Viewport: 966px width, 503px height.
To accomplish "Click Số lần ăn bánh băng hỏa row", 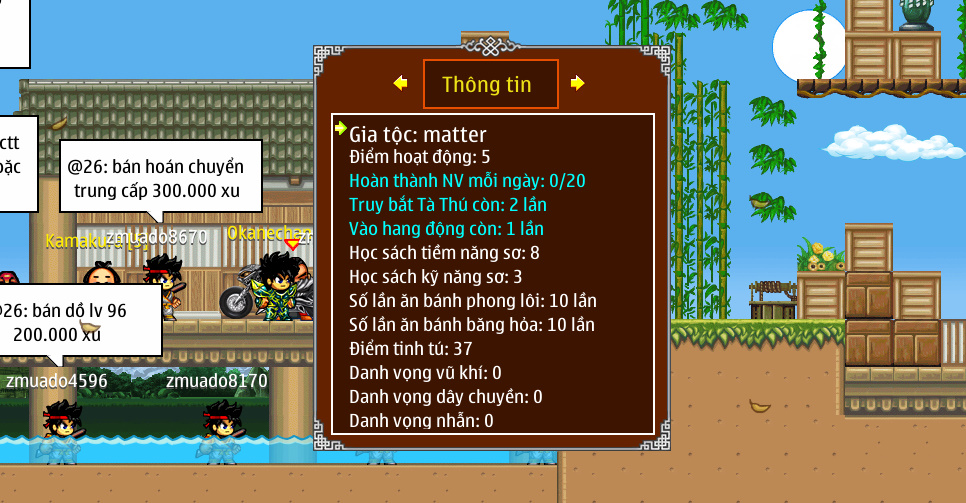I will [472, 324].
